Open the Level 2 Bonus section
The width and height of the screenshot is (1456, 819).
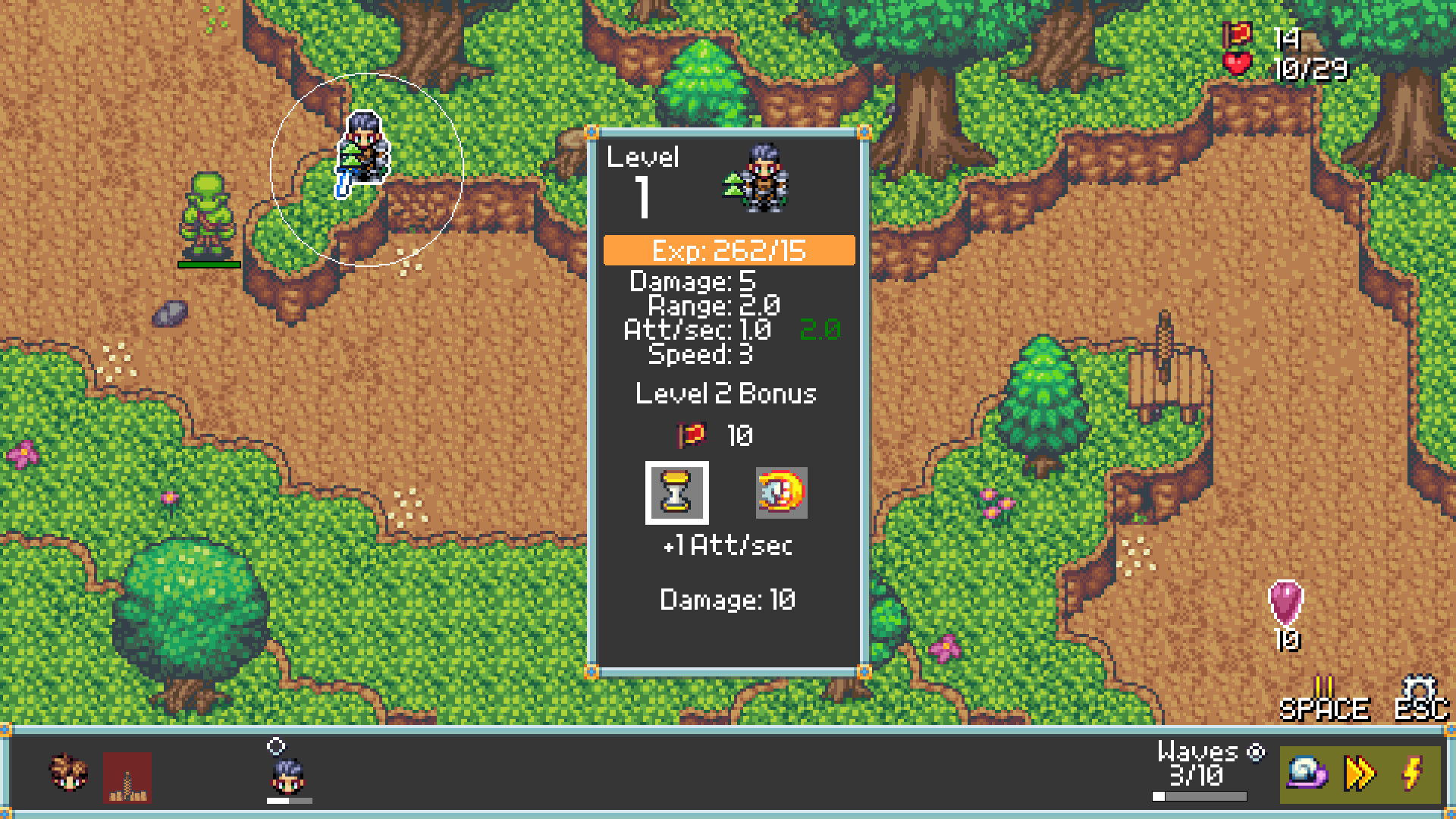726,394
